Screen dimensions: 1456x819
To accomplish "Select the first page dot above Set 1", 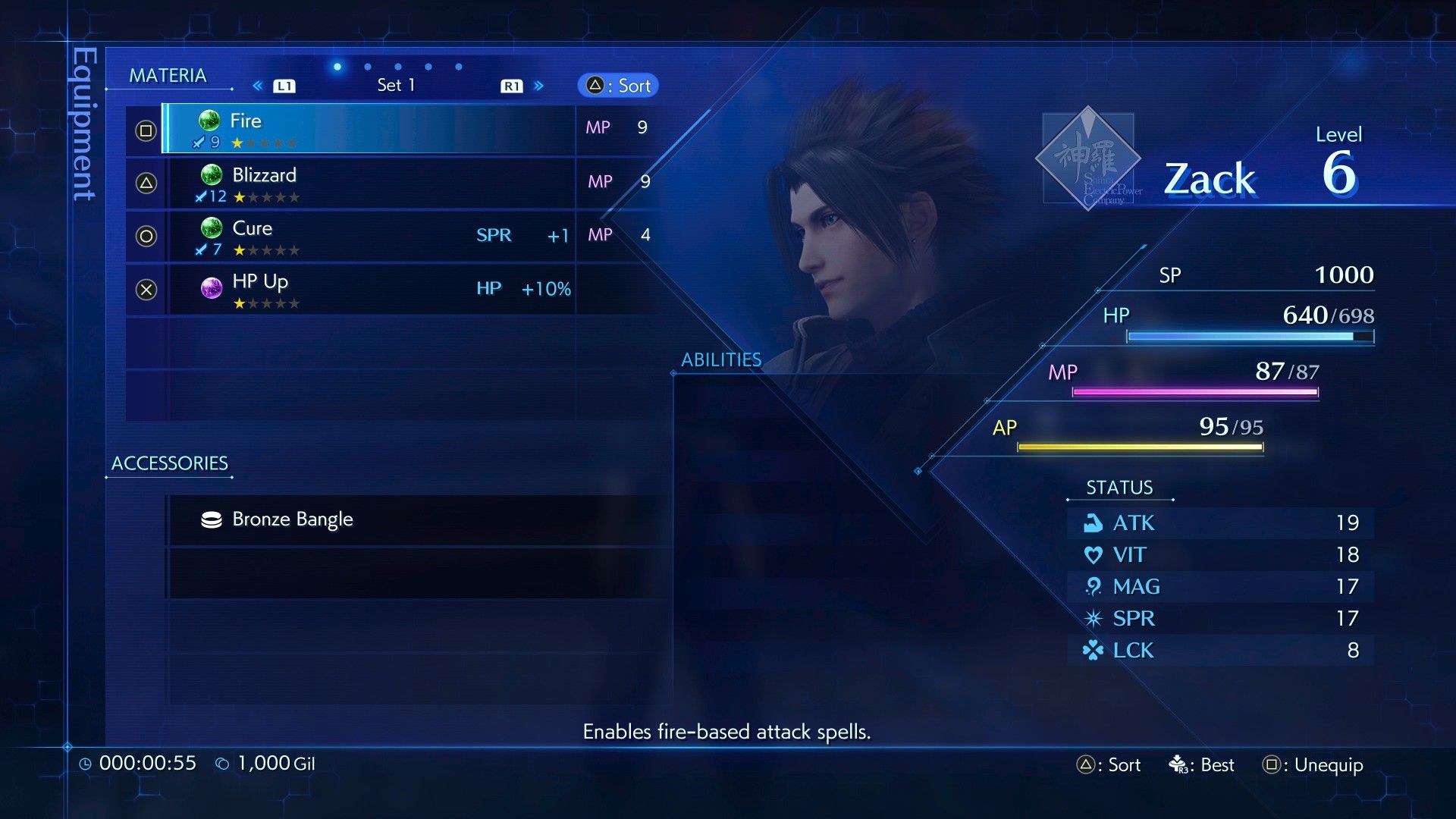I will [x=336, y=67].
